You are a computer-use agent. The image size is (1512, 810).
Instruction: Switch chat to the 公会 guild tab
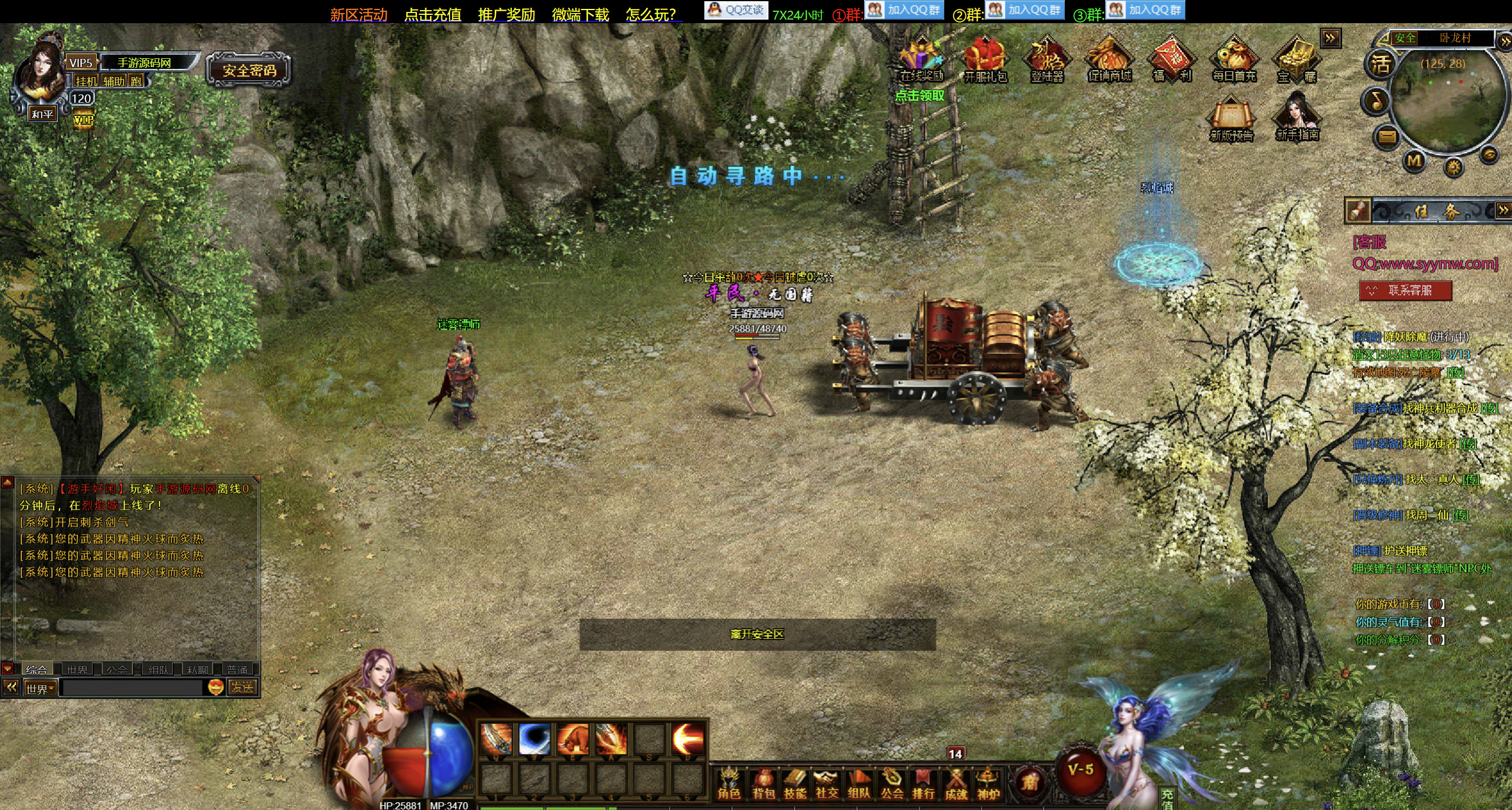click(117, 669)
